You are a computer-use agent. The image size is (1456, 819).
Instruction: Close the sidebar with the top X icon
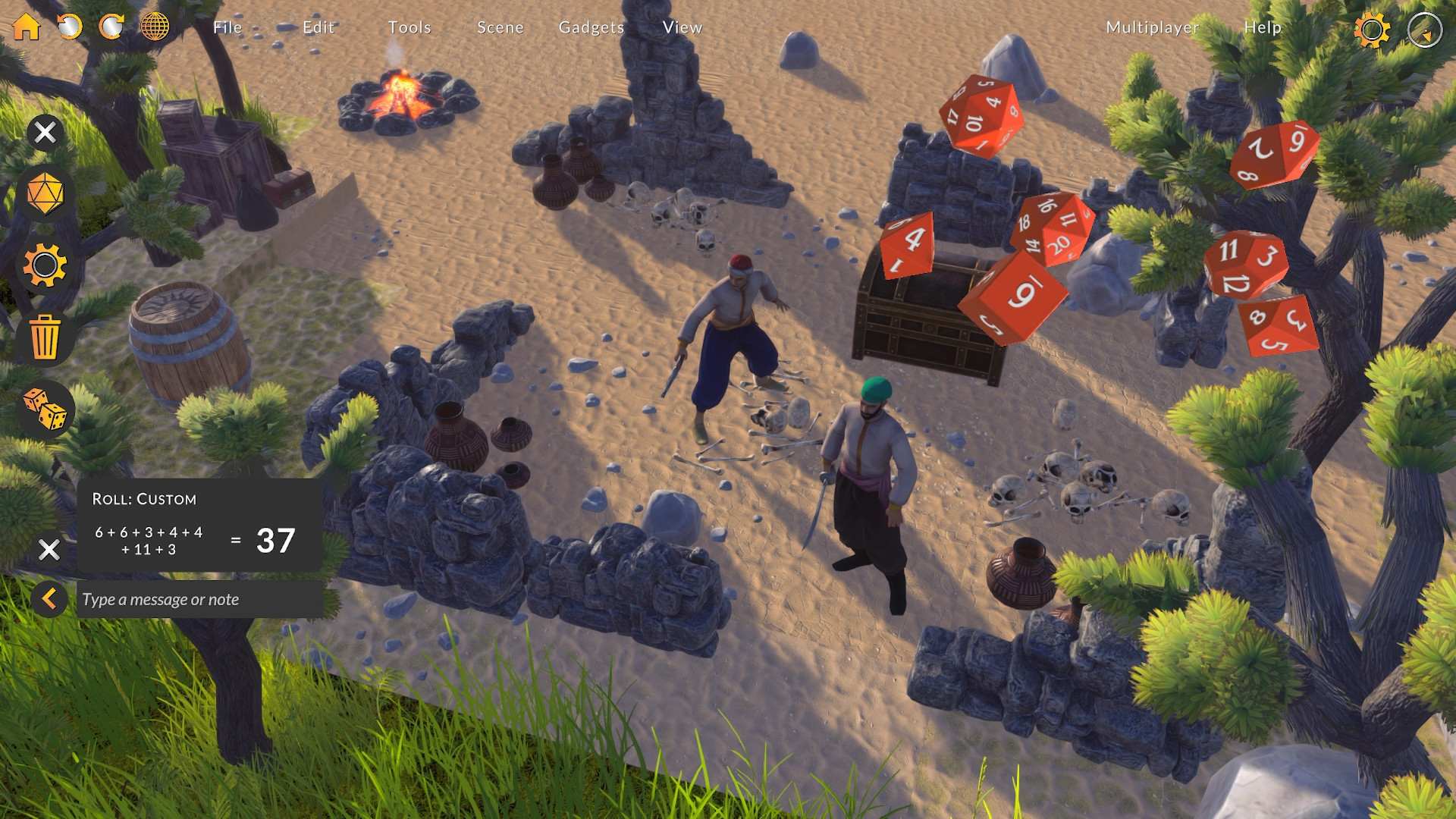[45, 132]
